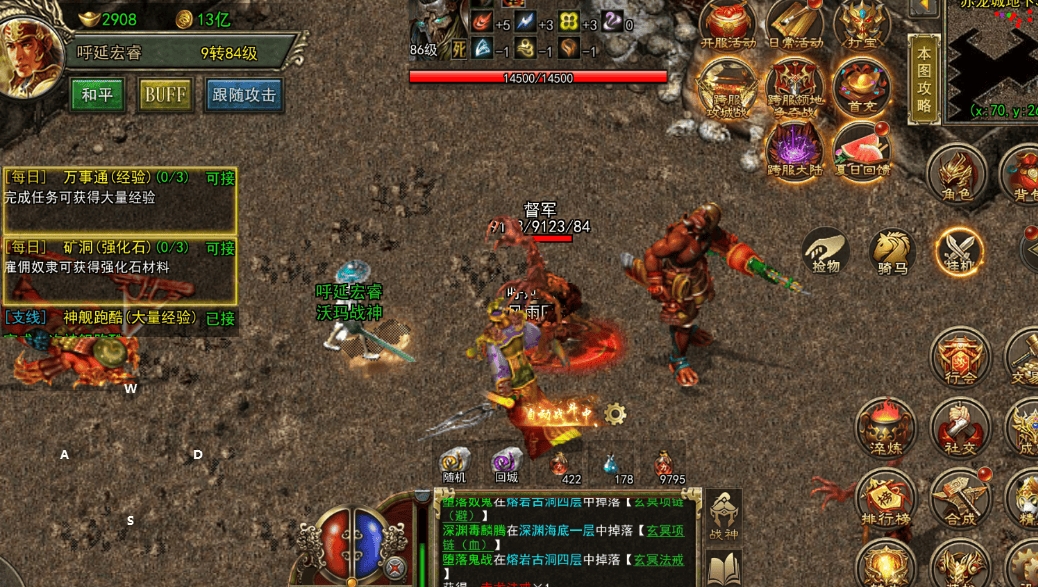1038x587 pixels.
Task: Mount up with the 骑马 horse button
Action: (x=892, y=252)
